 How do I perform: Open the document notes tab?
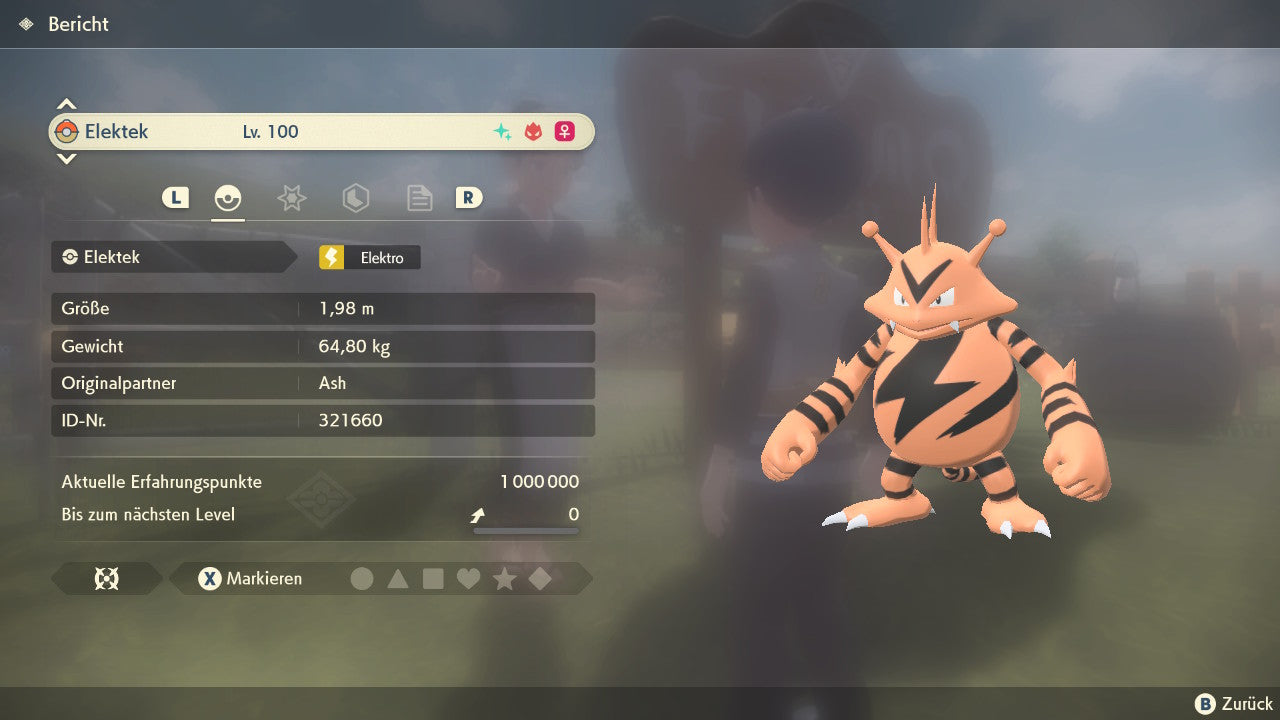point(419,198)
